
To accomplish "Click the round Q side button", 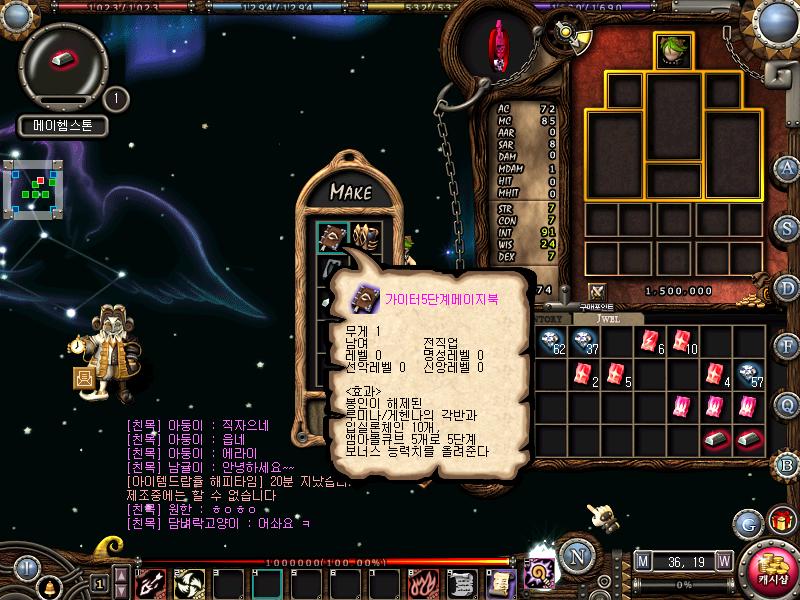I will (787, 405).
